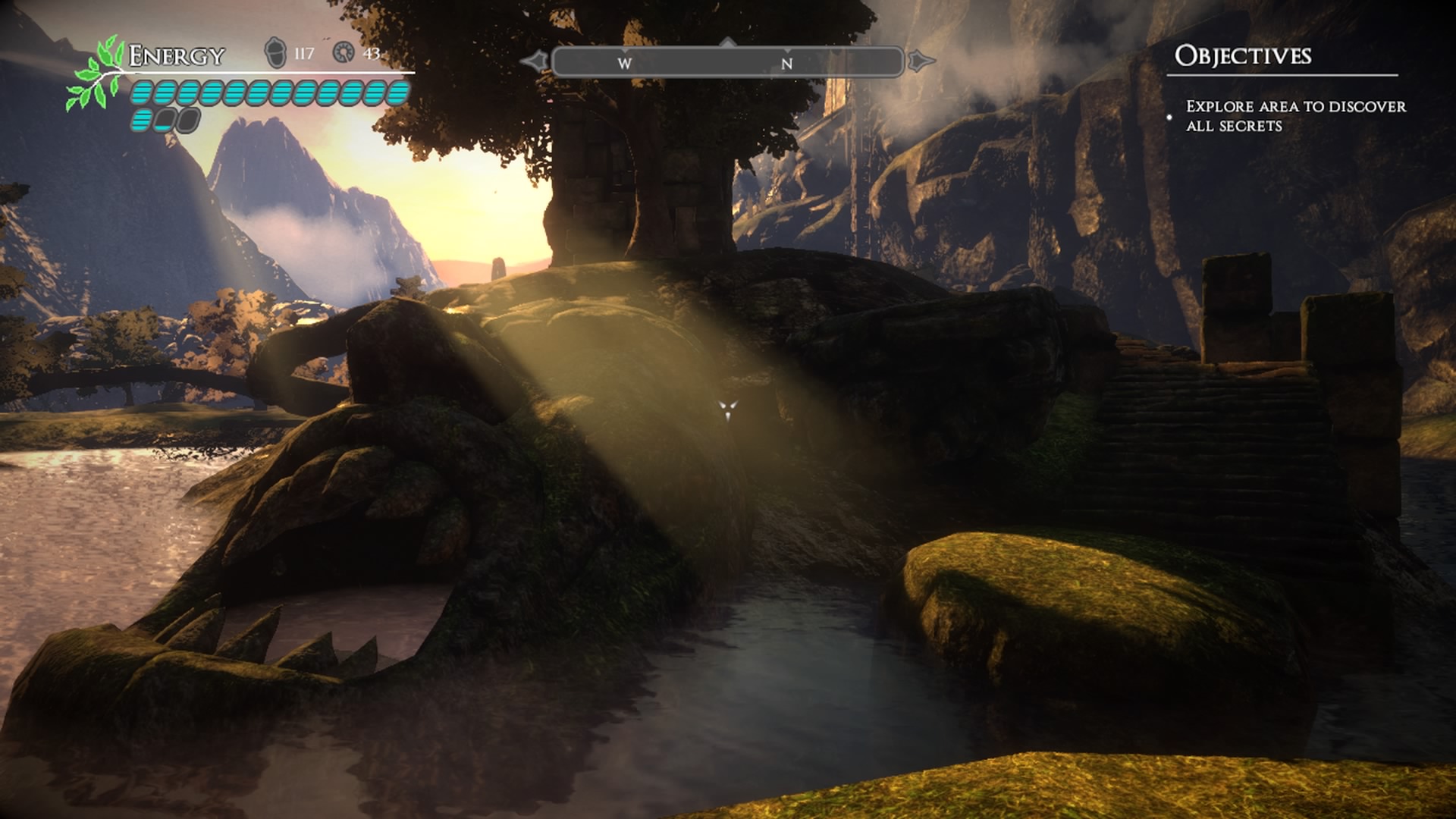Image resolution: width=1456 pixels, height=819 pixels.
Task: Click the acorn counter icon
Action: (275, 53)
